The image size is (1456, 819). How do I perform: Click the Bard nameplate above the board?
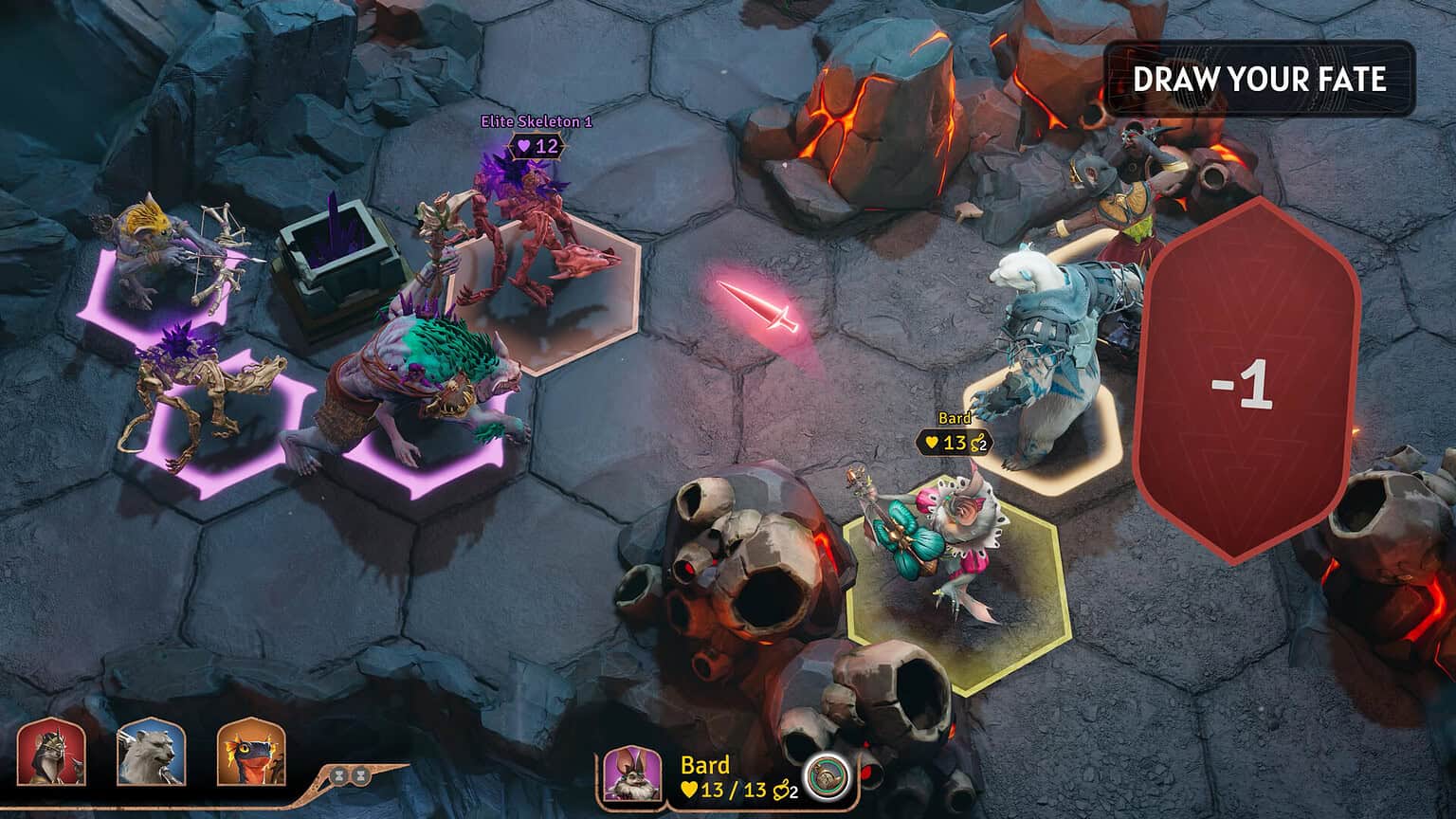click(955, 417)
